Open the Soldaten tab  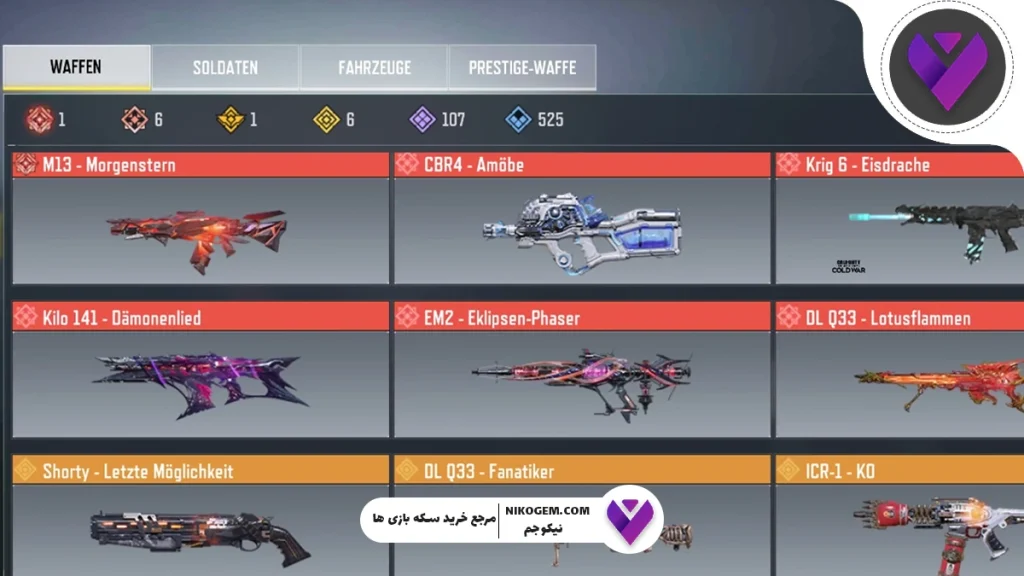(x=225, y=68)
